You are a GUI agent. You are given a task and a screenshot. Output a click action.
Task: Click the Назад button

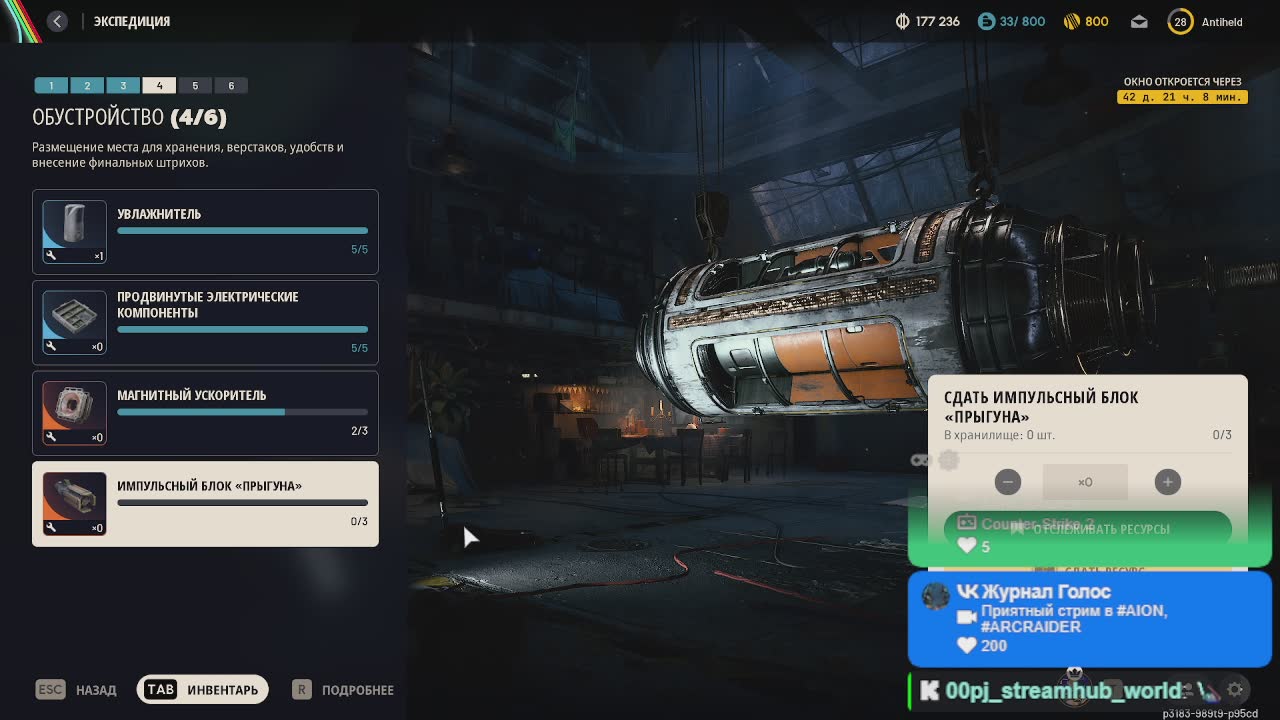coord(77,690)
